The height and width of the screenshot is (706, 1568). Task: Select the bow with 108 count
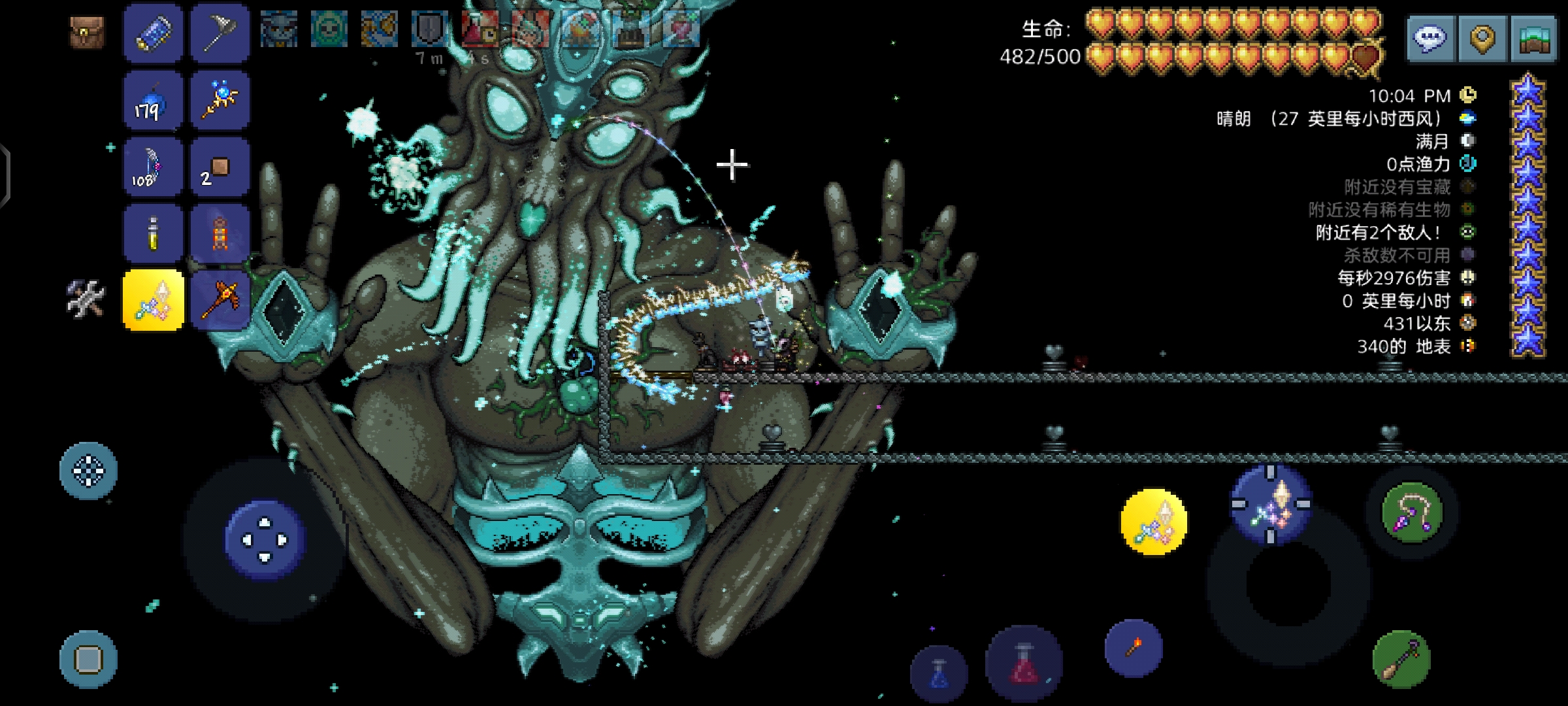point(154,167)
